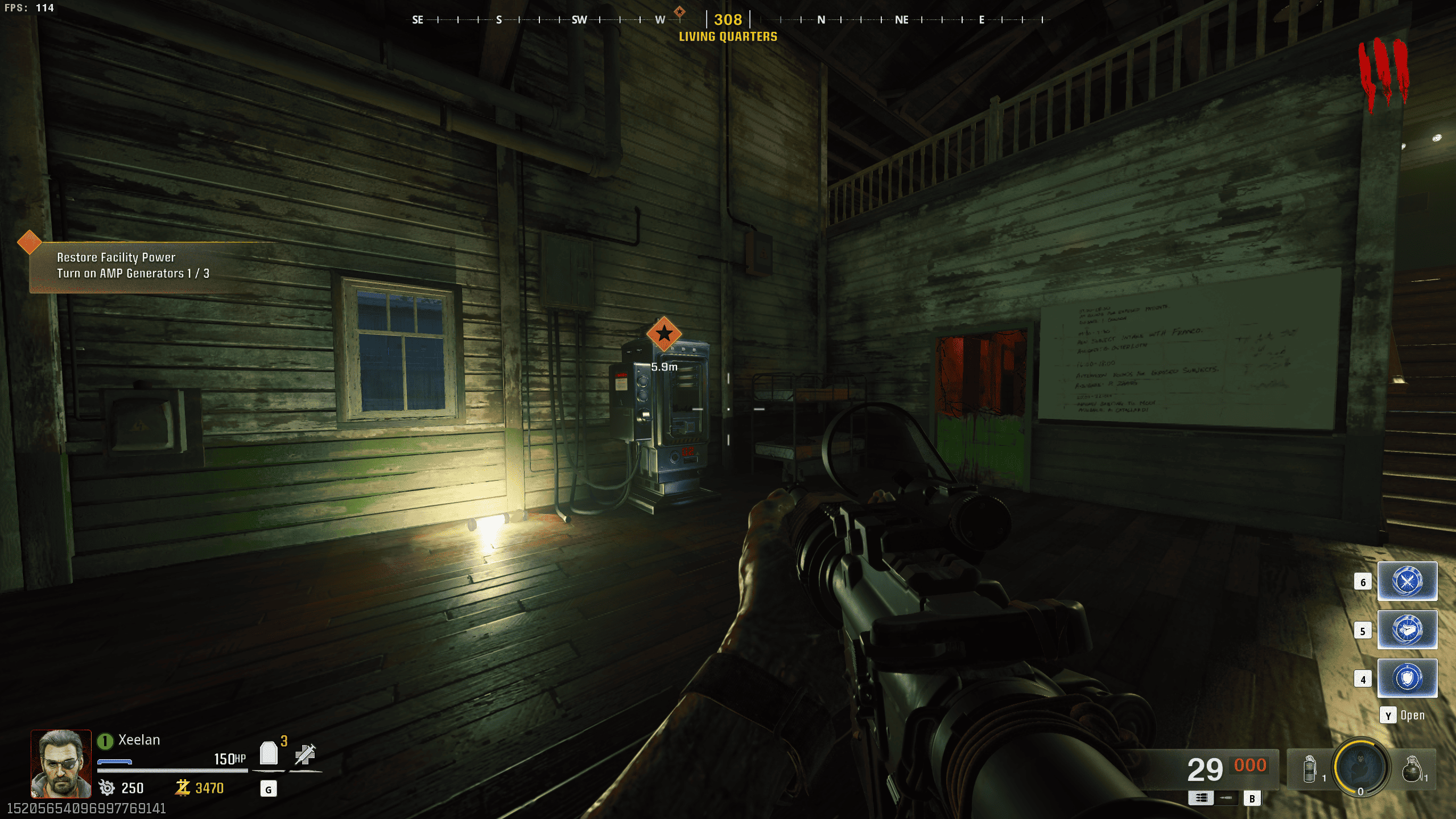
Task: Select the Restore Facility Power objective tracker
Action: coord(133,266)
